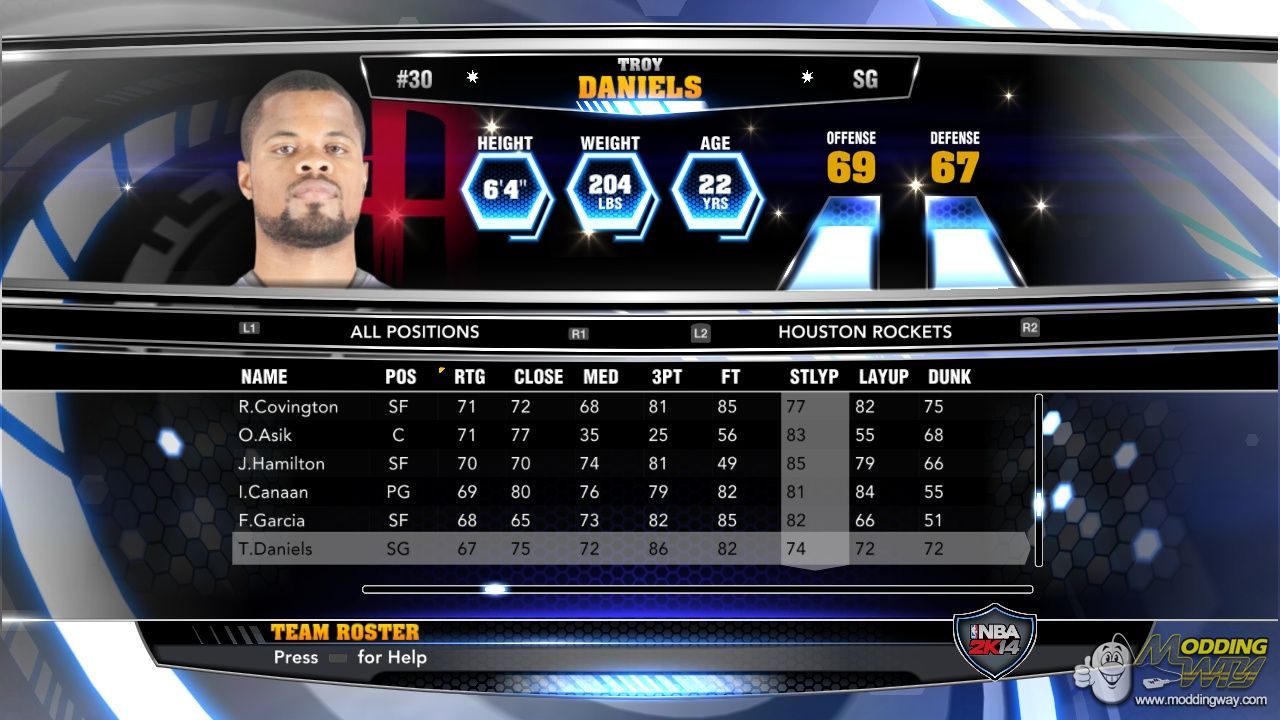Choose O.Asik in the roster list
This screenshot has height=720, width=1280.
[x=265, y=435]
